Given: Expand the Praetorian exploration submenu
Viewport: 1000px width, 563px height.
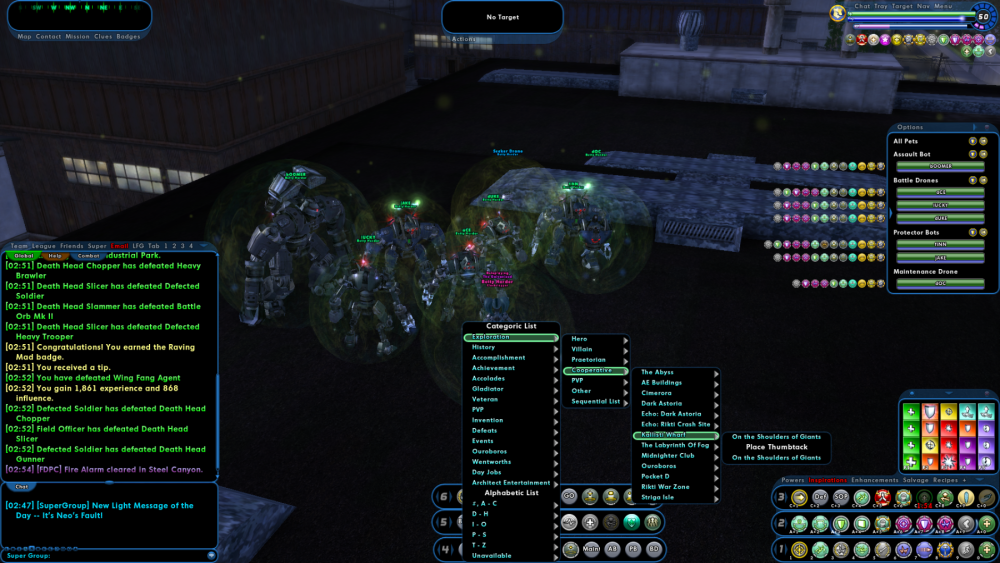Looking at the screenshot, I should tap(589, 359).
